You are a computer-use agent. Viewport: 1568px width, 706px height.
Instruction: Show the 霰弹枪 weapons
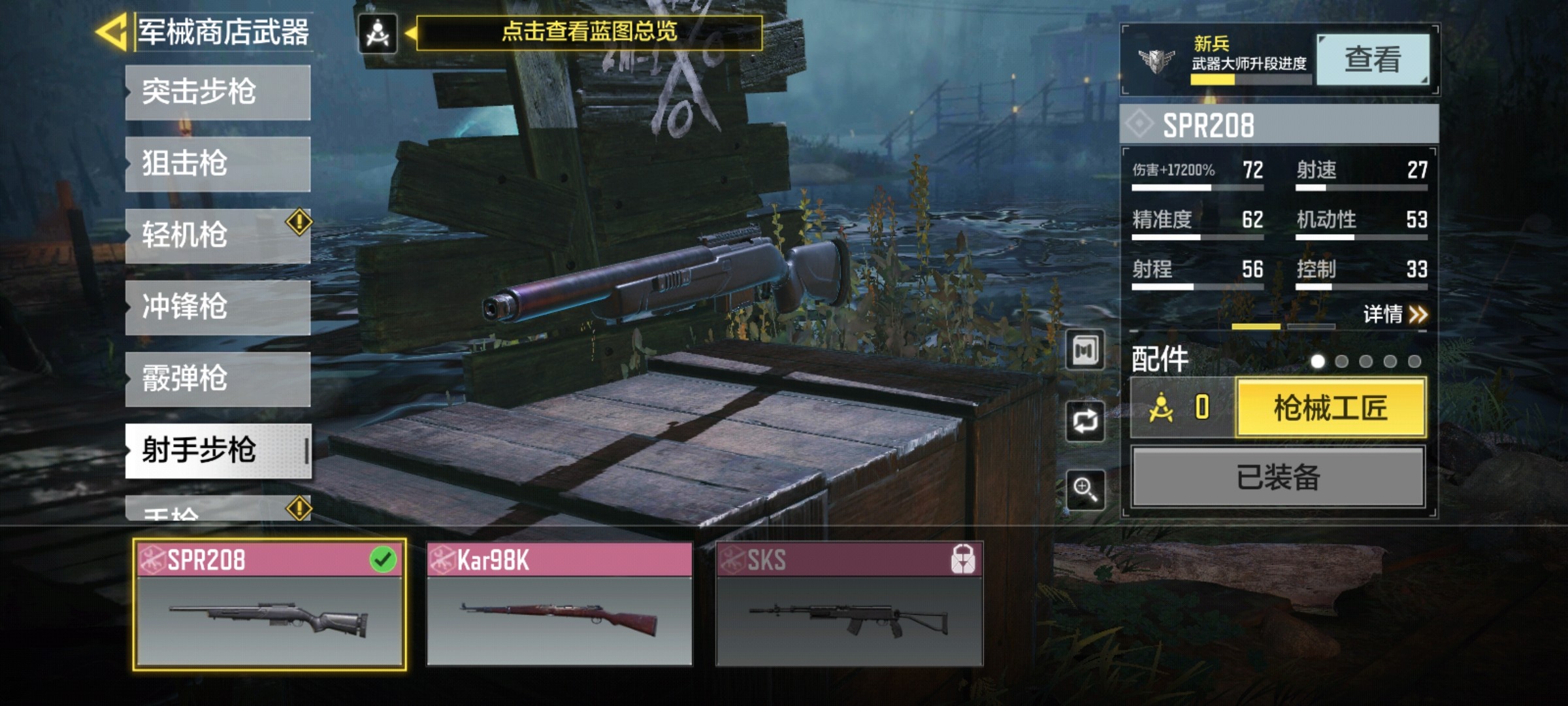218,379
